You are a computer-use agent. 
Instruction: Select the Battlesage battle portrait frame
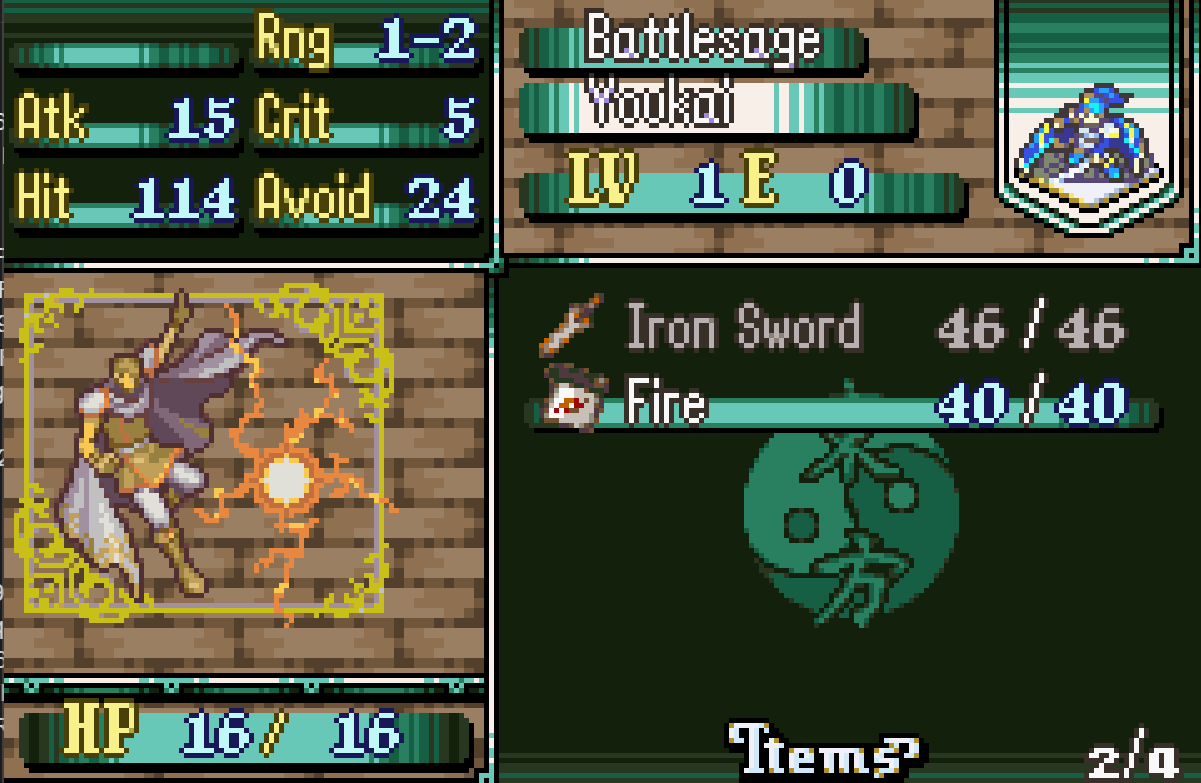(205, 450)
